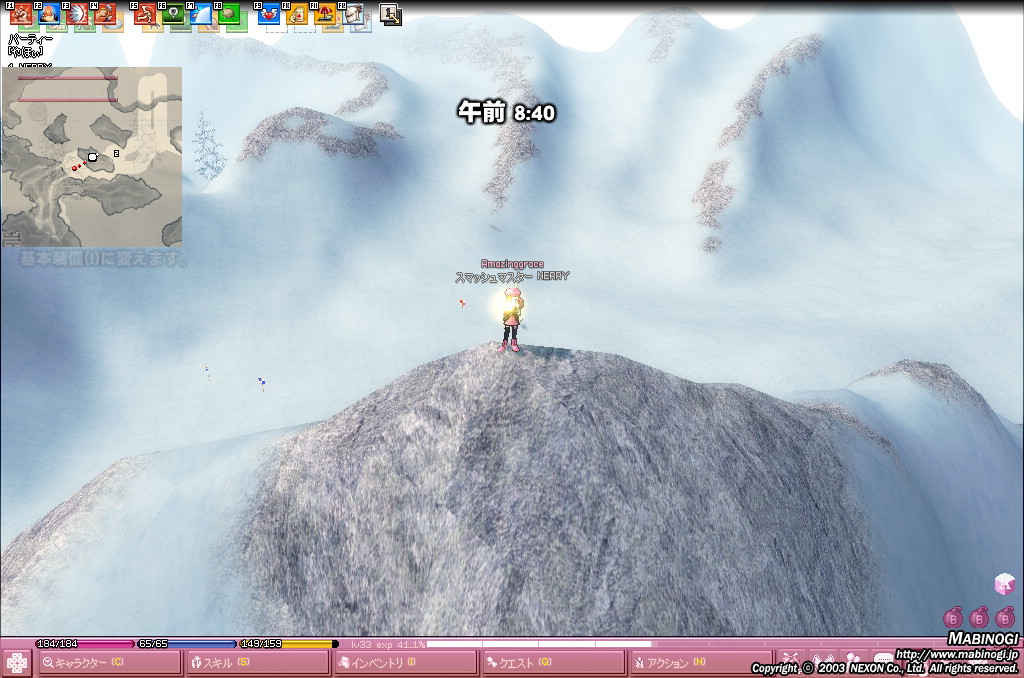Select the F8 green rock skill icon
The height and width of the screenshot is (678, 1024).
[230, 14]
